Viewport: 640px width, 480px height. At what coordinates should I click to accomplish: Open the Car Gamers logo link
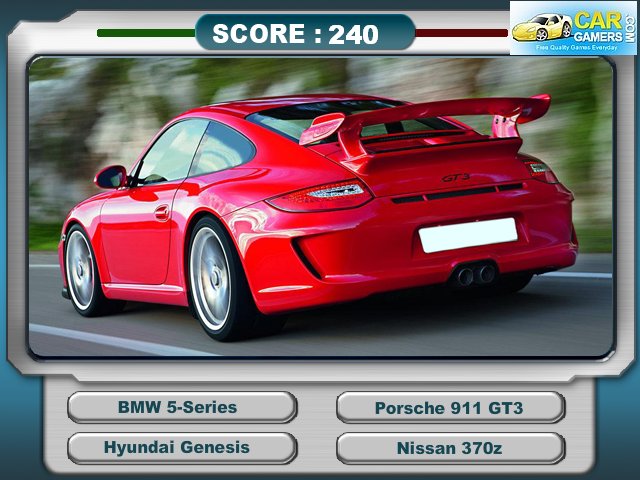click(x=573, y=27)
